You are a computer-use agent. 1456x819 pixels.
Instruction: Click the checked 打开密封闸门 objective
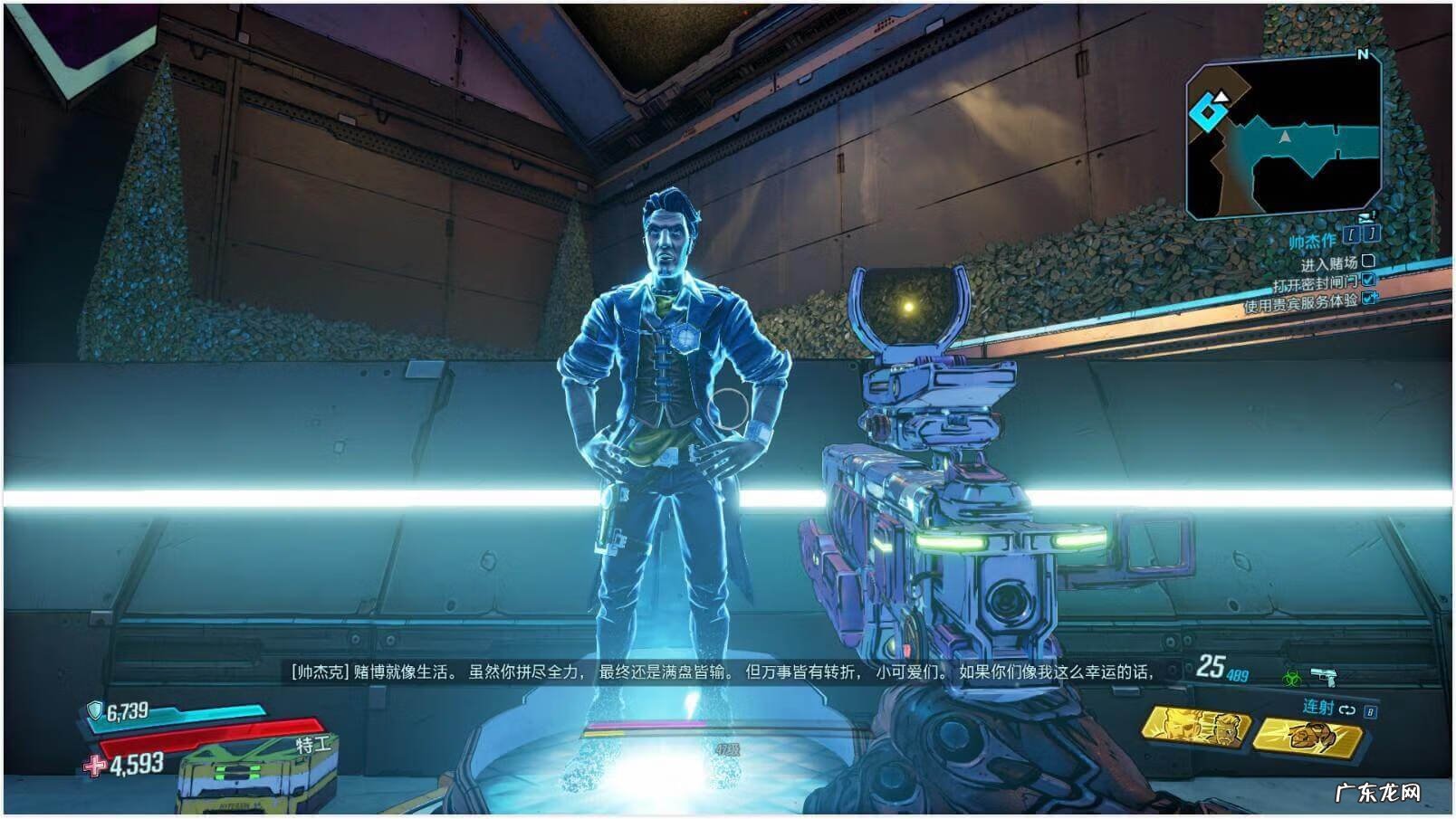pos(1368,281)
